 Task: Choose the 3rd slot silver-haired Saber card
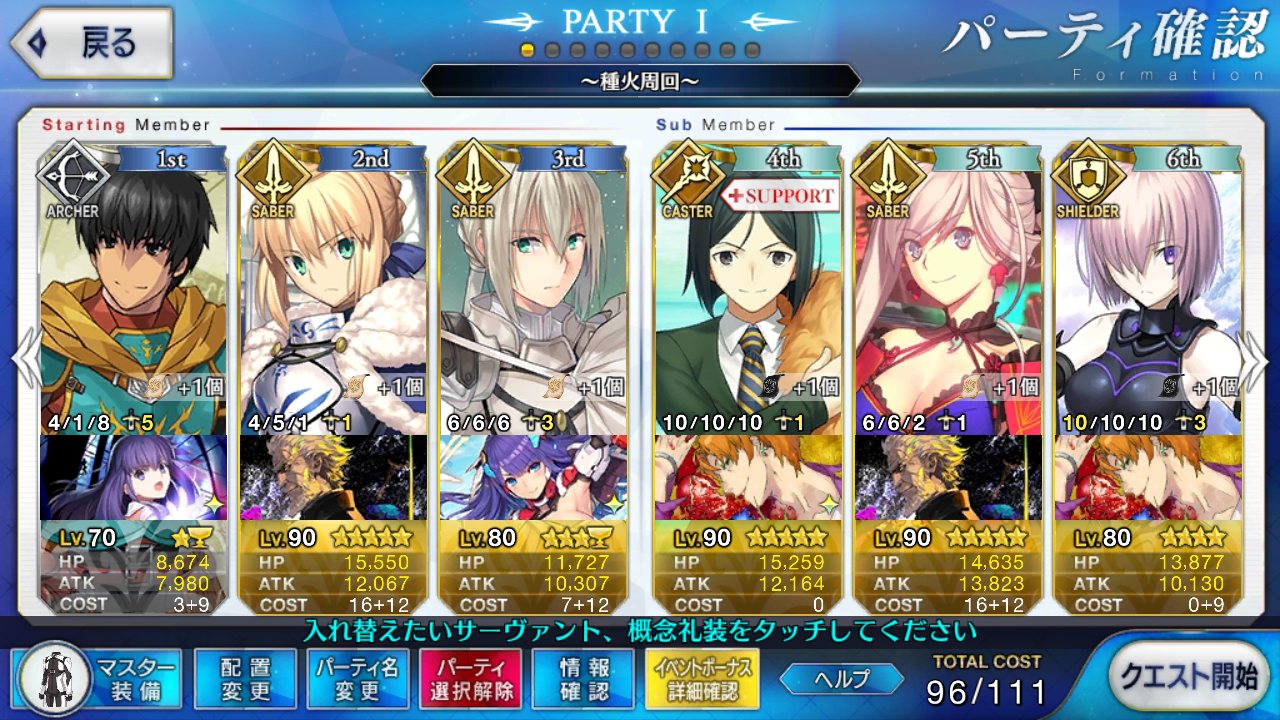[533, 290]
